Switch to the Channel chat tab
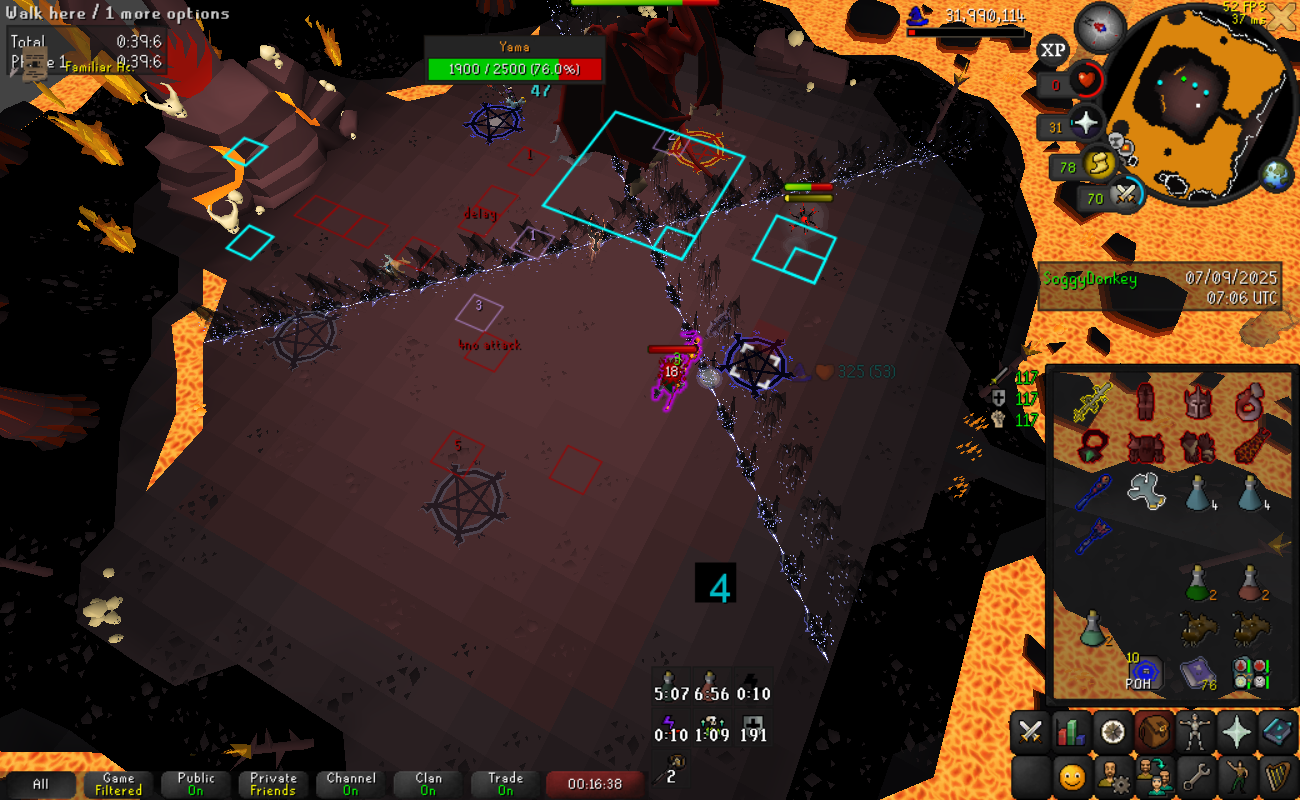The width and height of the screenshot is (1300, 800). pyautogui.click(x=350, y=784)
